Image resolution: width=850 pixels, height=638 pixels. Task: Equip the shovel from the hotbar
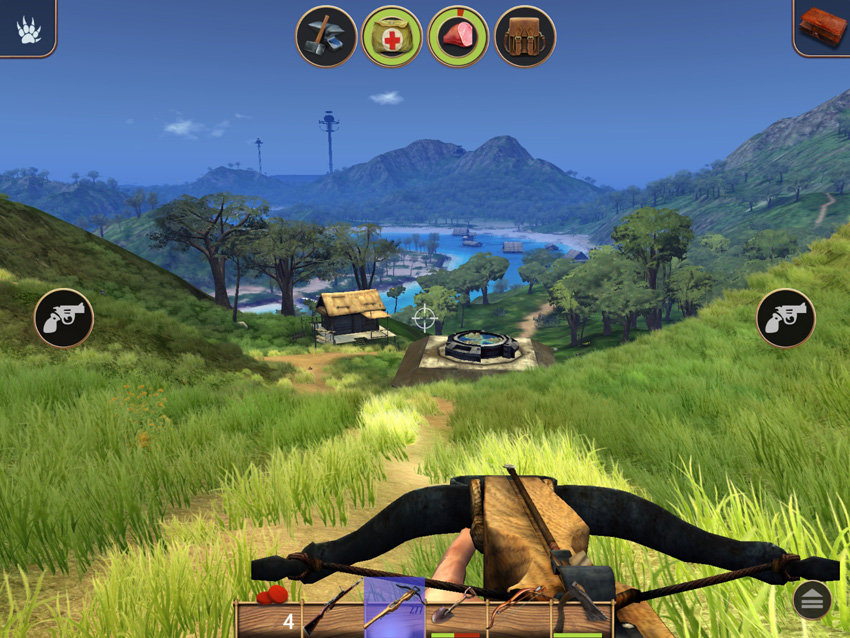(455, 608)
